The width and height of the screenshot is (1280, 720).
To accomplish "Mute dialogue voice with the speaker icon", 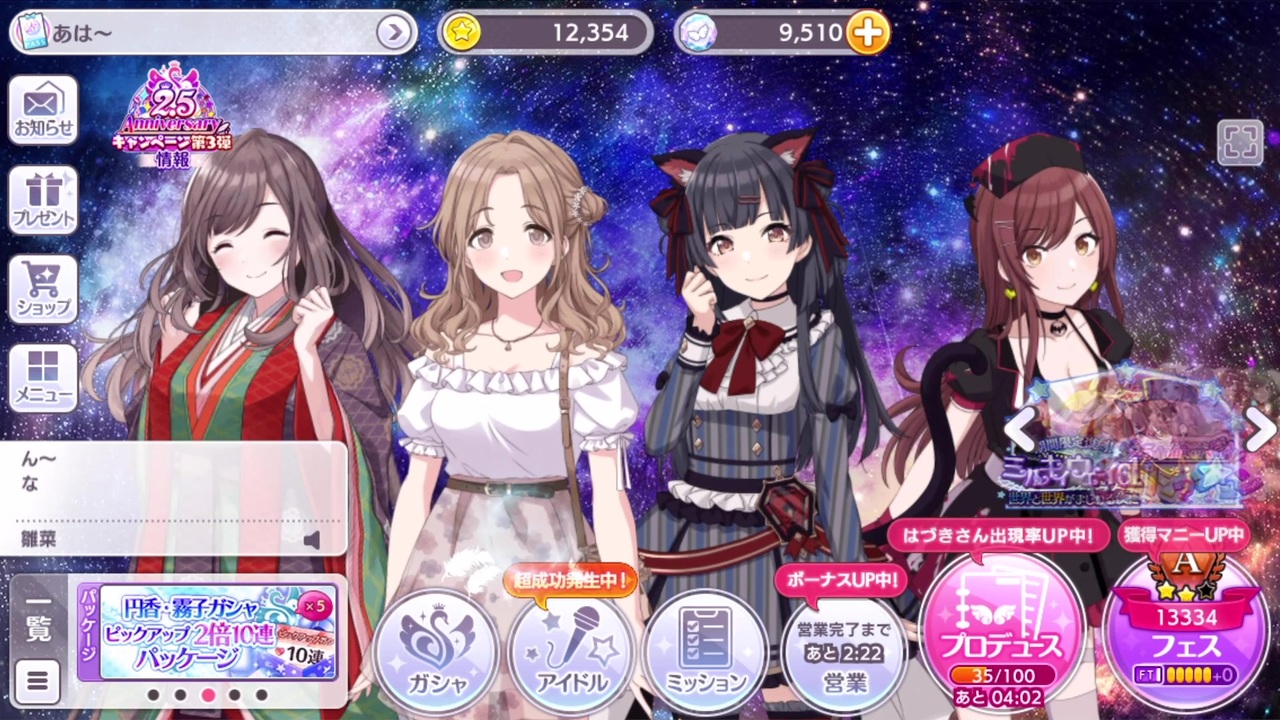I will pyautogui.click(x=313, y=539).
